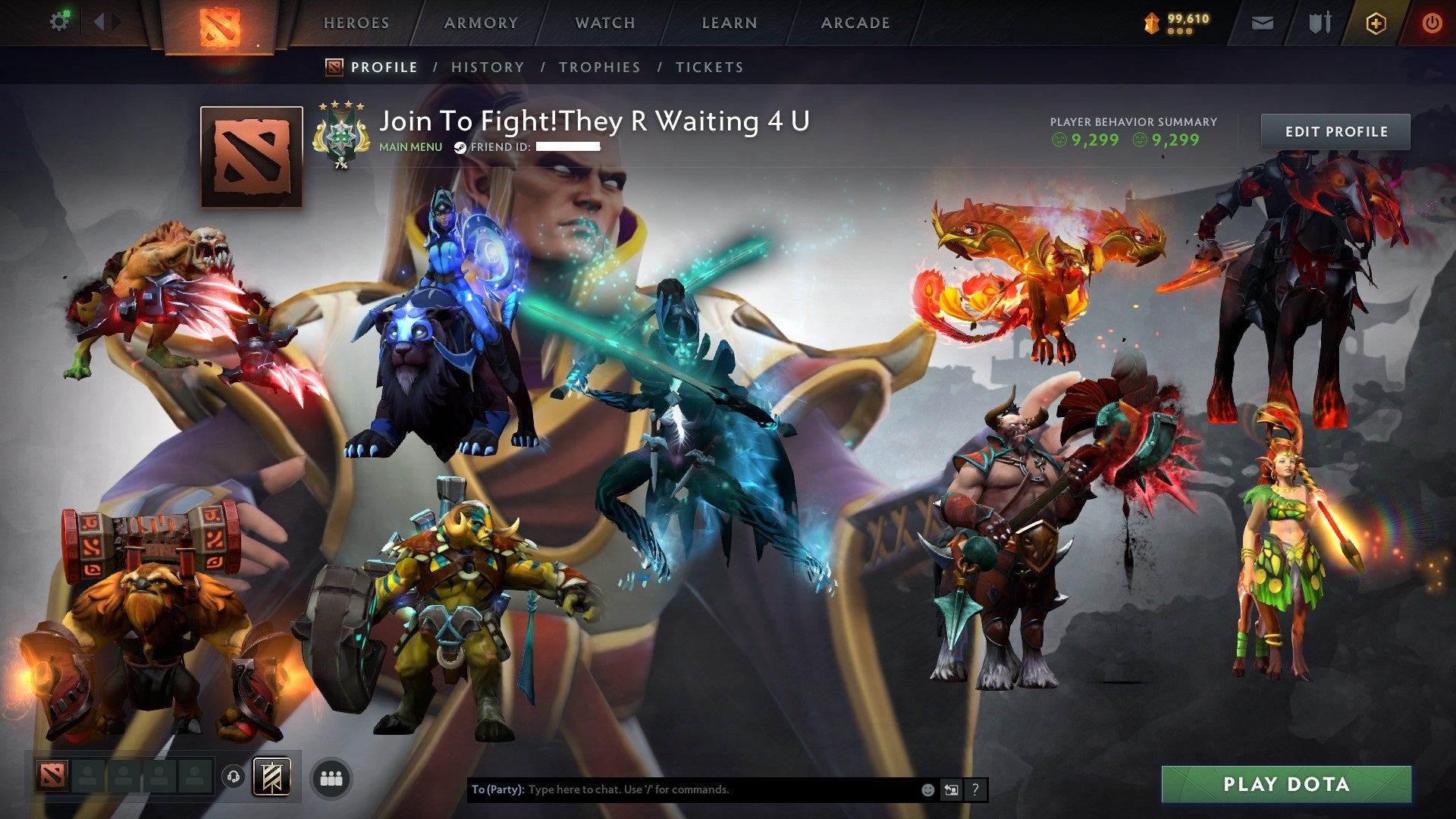Open the settings gear icon
1456x819 pixels.
point(60,20)
